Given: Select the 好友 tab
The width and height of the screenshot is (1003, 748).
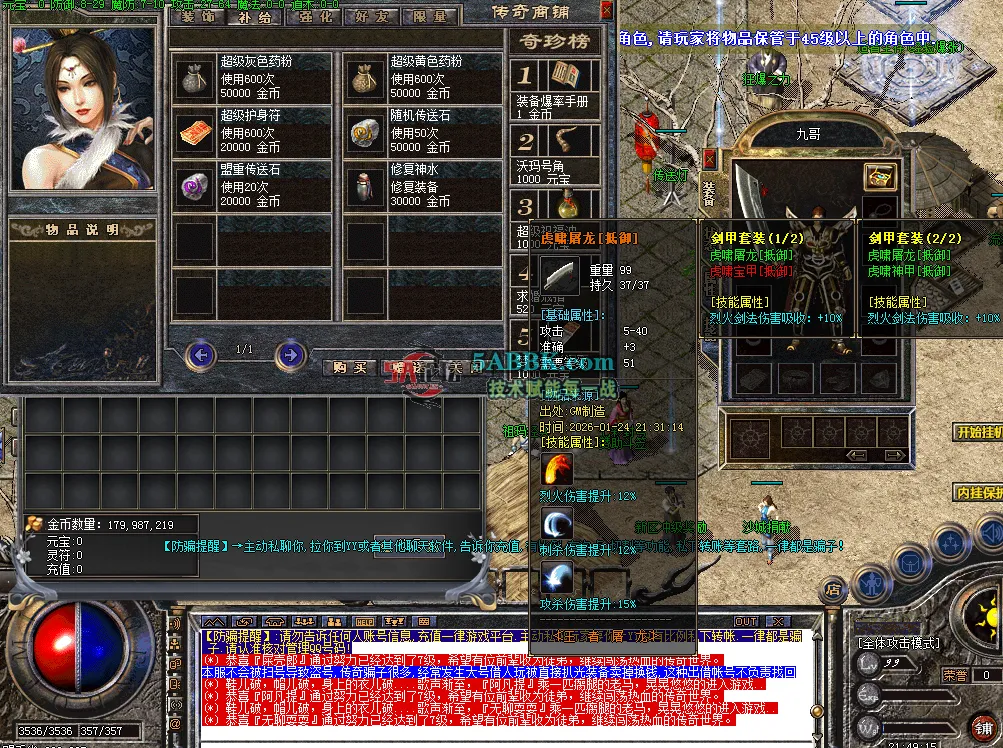Looking at the screenshot, I should (x=374, y=17).
